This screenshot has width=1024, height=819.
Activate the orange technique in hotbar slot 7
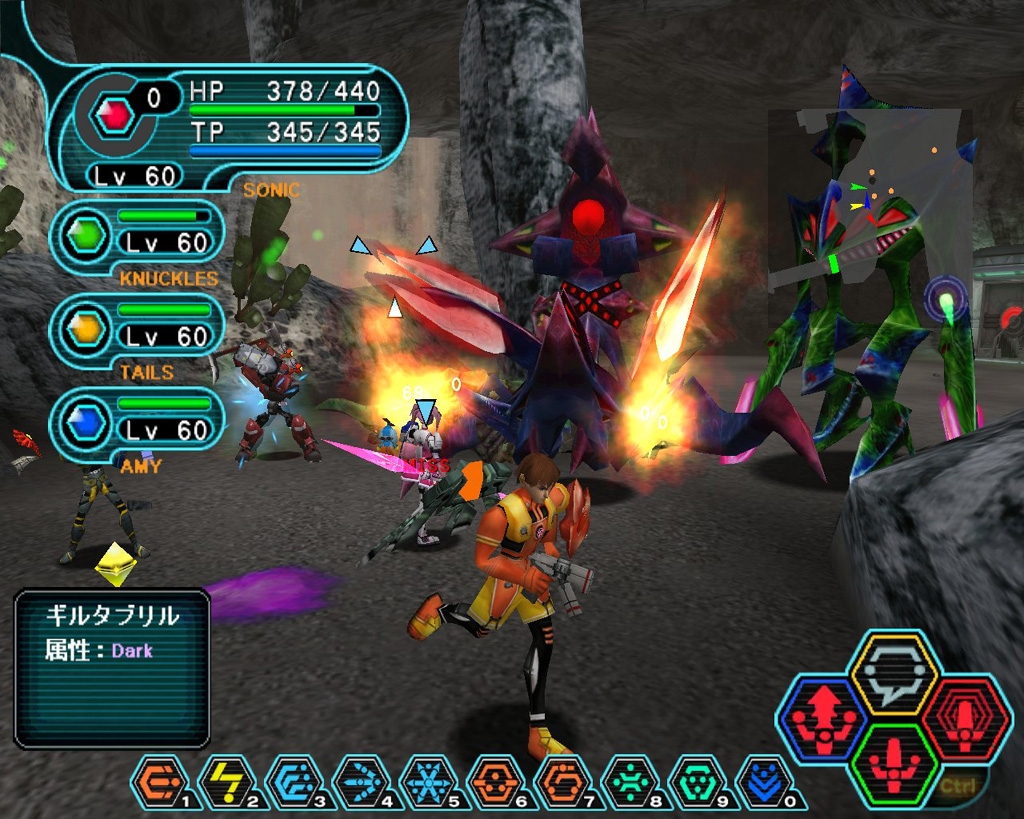tap(564, 781)
